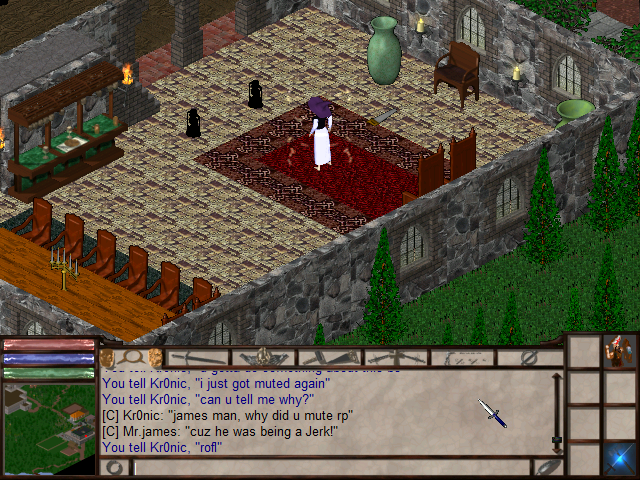Focus the chat text input field
This screenshot has height=480, width=640.
pos(330,467)
